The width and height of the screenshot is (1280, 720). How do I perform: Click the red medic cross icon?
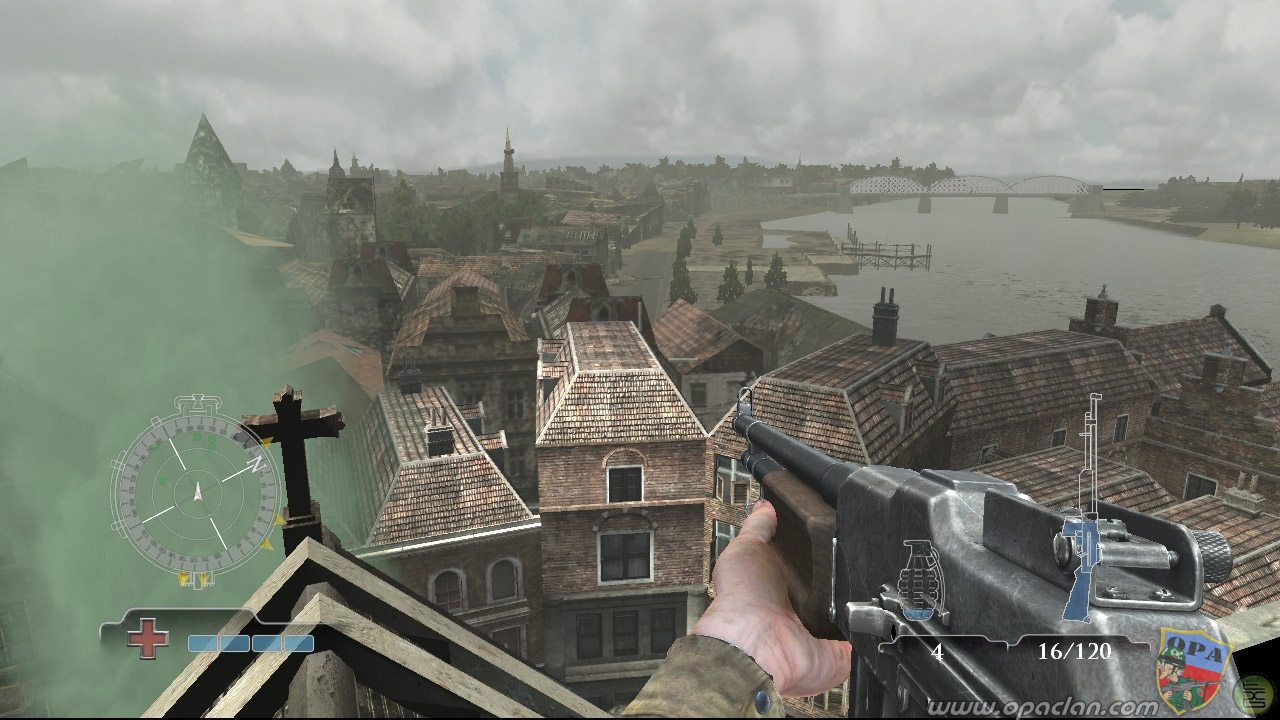pyautogui.click(x=147, y=638)
